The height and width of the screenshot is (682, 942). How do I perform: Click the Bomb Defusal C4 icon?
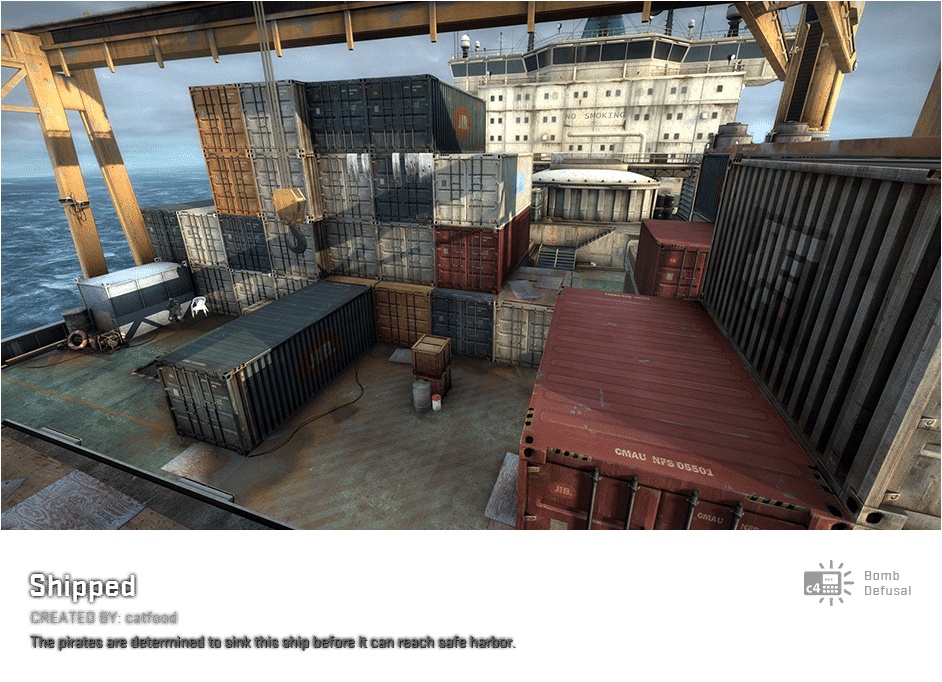[x=827, y=583]
